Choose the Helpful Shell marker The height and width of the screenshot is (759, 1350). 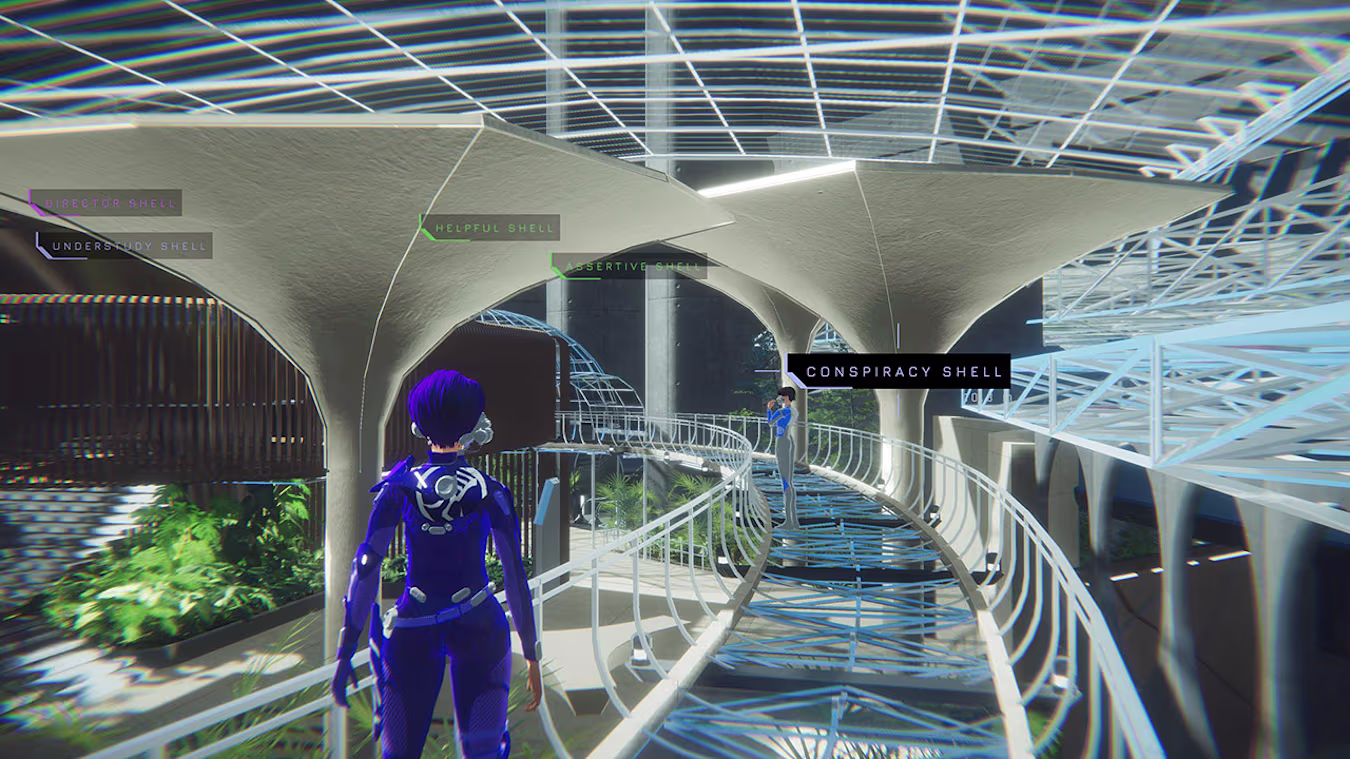[x=493, y=228]
